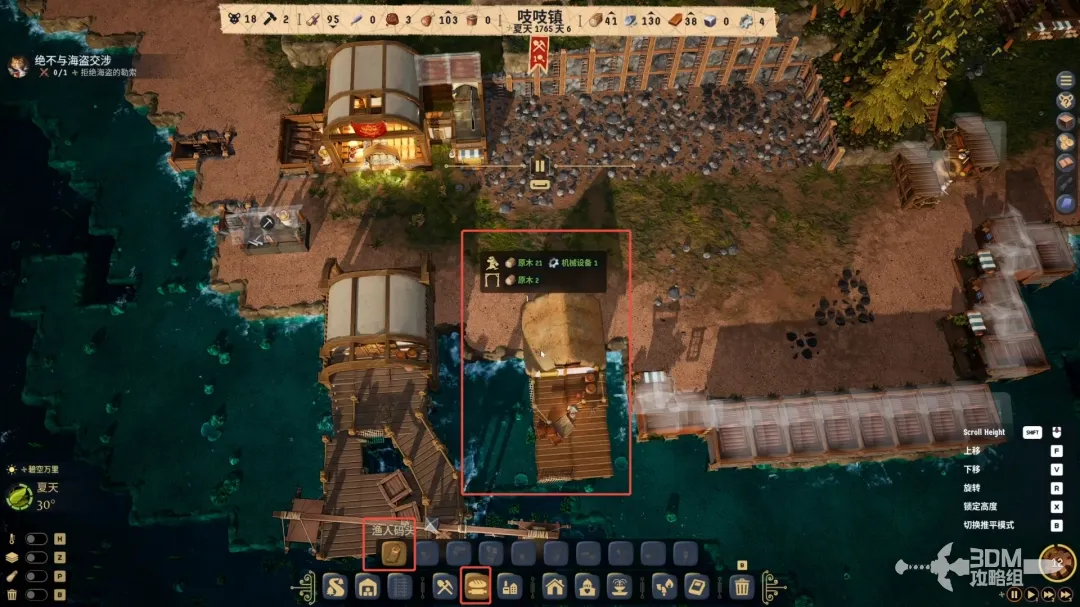Toggle the thermometer temperature overlay switch
1080x607 pixels.
[36, 539]
